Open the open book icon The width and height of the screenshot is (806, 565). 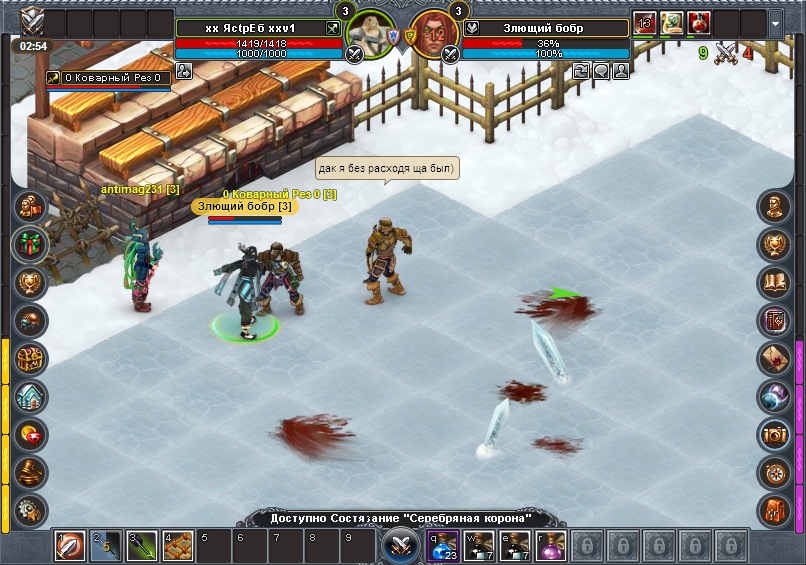774,283
